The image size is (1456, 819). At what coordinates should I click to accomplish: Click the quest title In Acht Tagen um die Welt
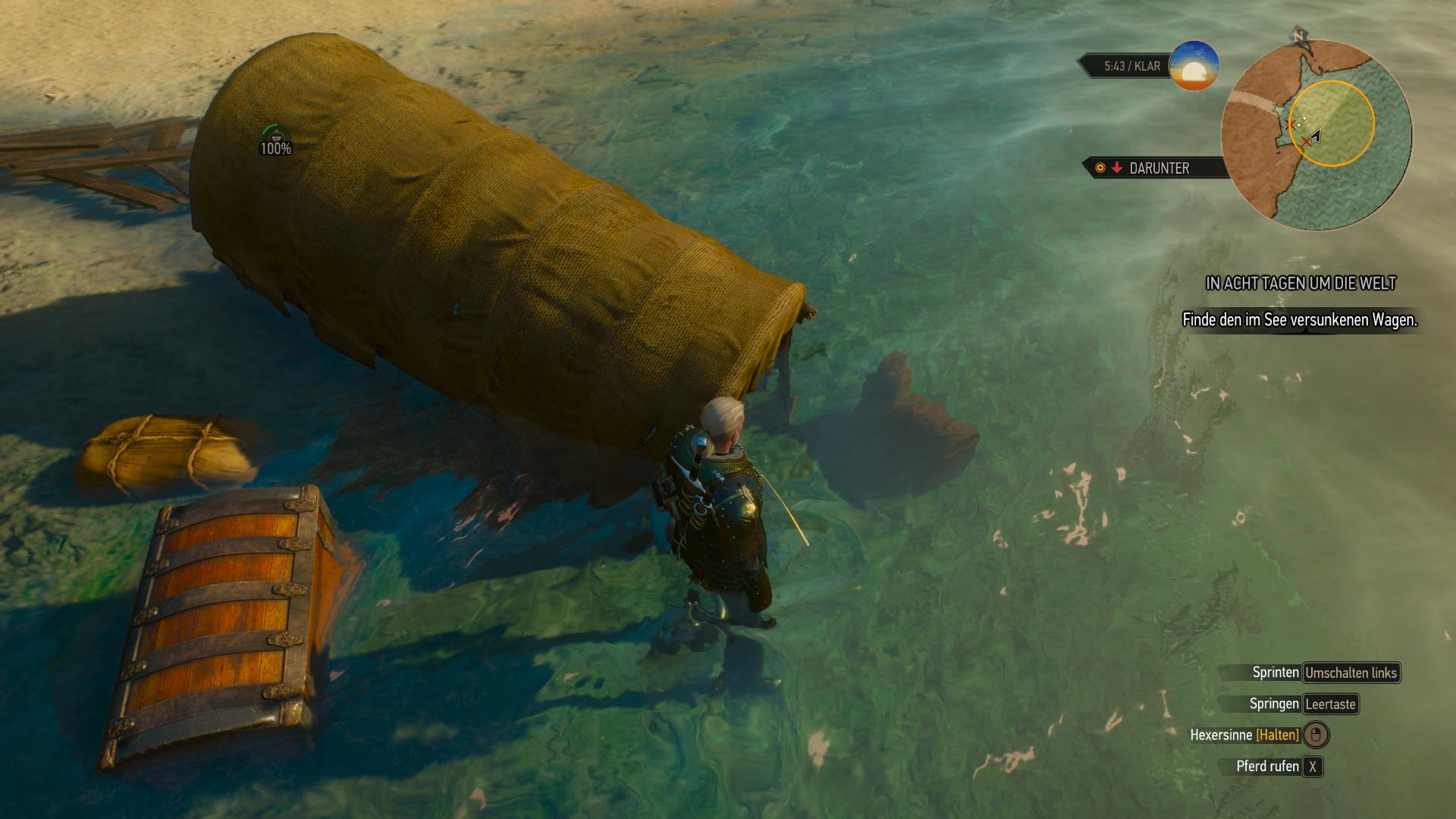pyautogui.click(x=1301, y=284)
